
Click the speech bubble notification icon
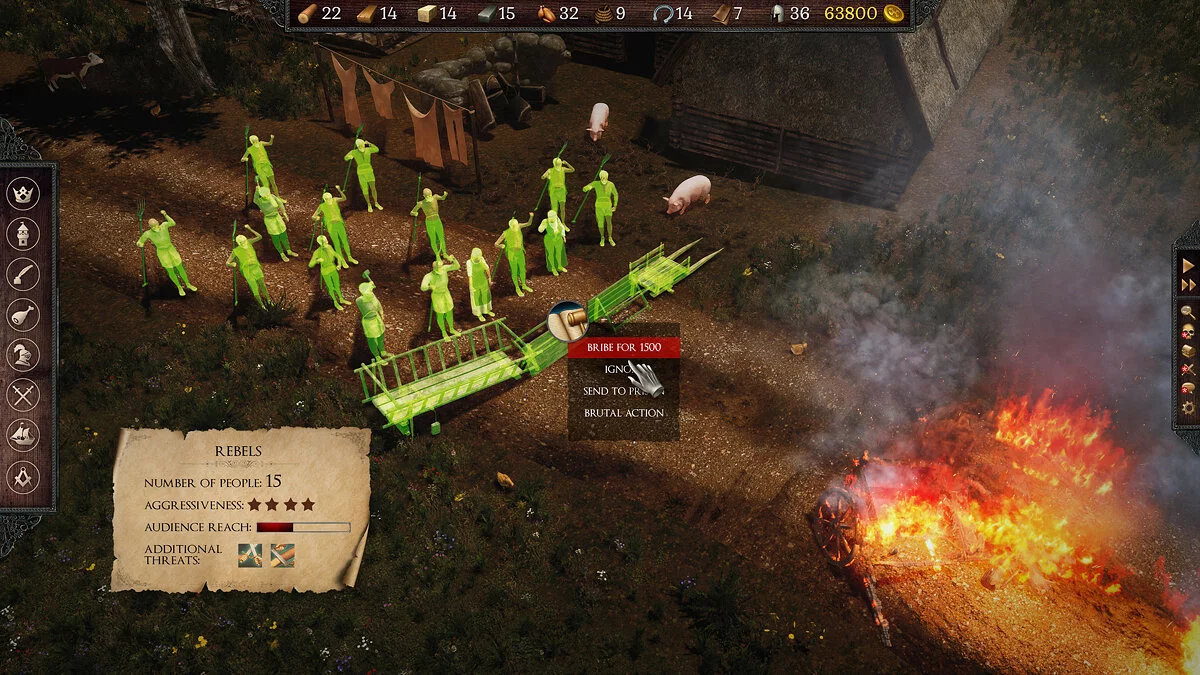(x=1188, y=388)
